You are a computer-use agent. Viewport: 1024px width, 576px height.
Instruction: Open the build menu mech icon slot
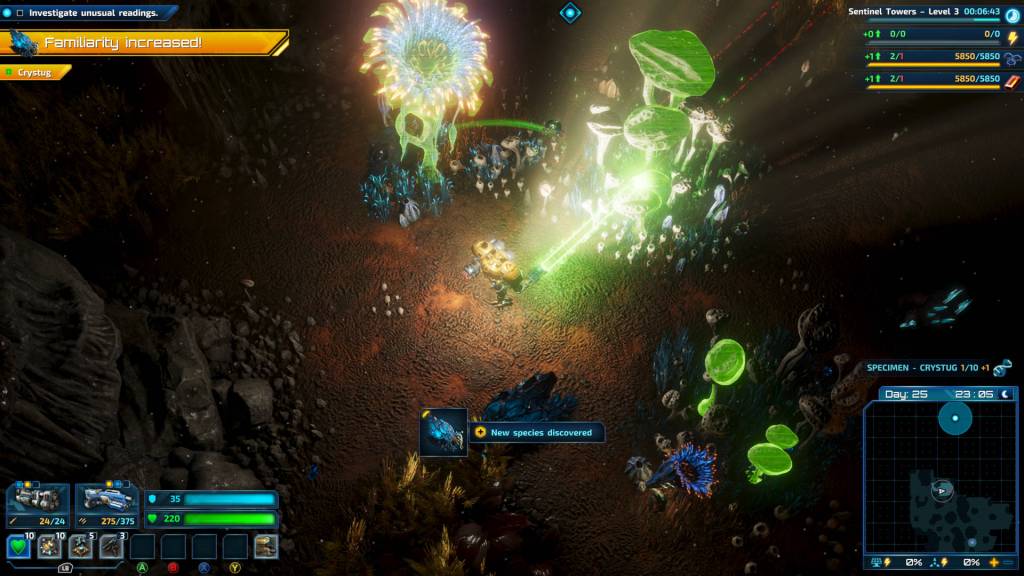click(x=266, y=546)
